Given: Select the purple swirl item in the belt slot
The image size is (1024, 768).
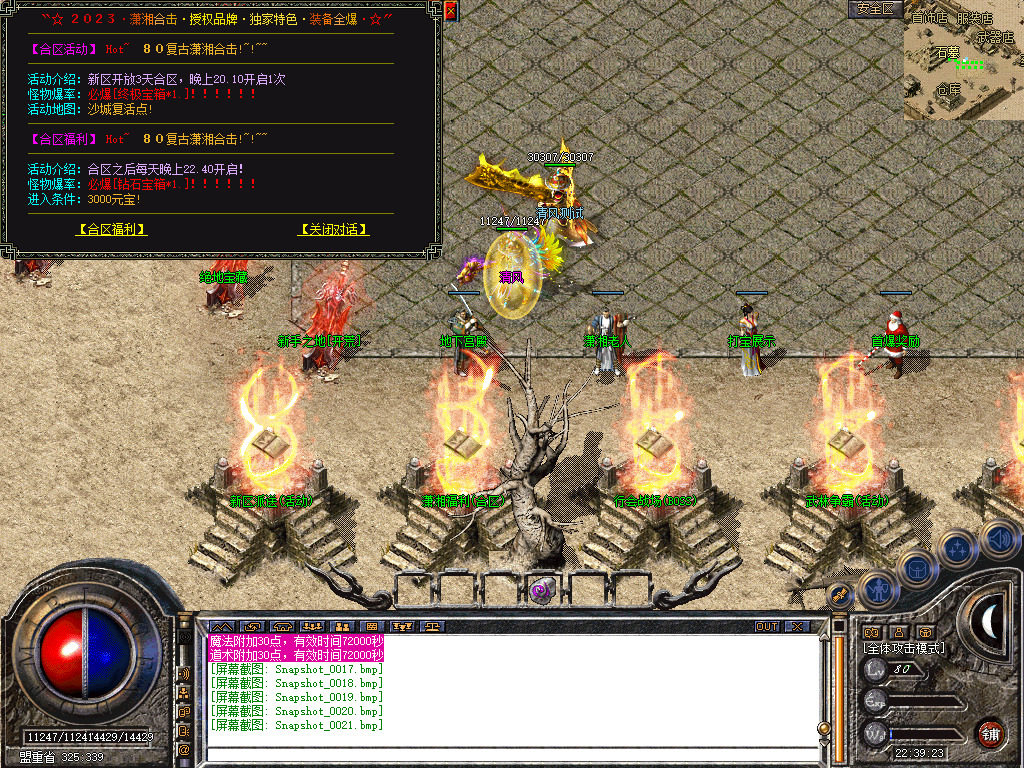Looking at the screenshot, I should pos(541,590).
